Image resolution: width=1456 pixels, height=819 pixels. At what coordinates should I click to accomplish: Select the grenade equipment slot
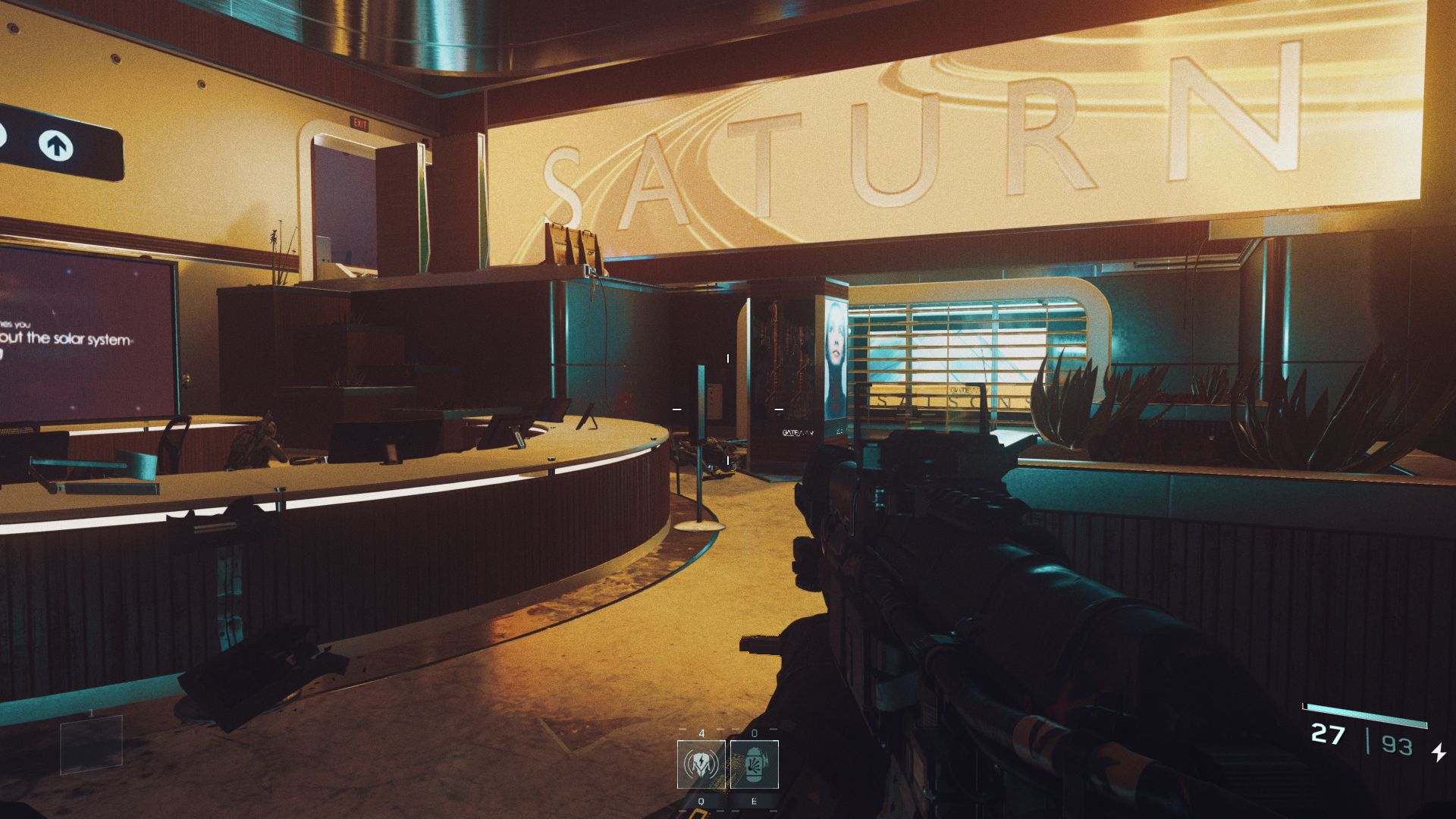pyautogui.click(x=754, y=764)
